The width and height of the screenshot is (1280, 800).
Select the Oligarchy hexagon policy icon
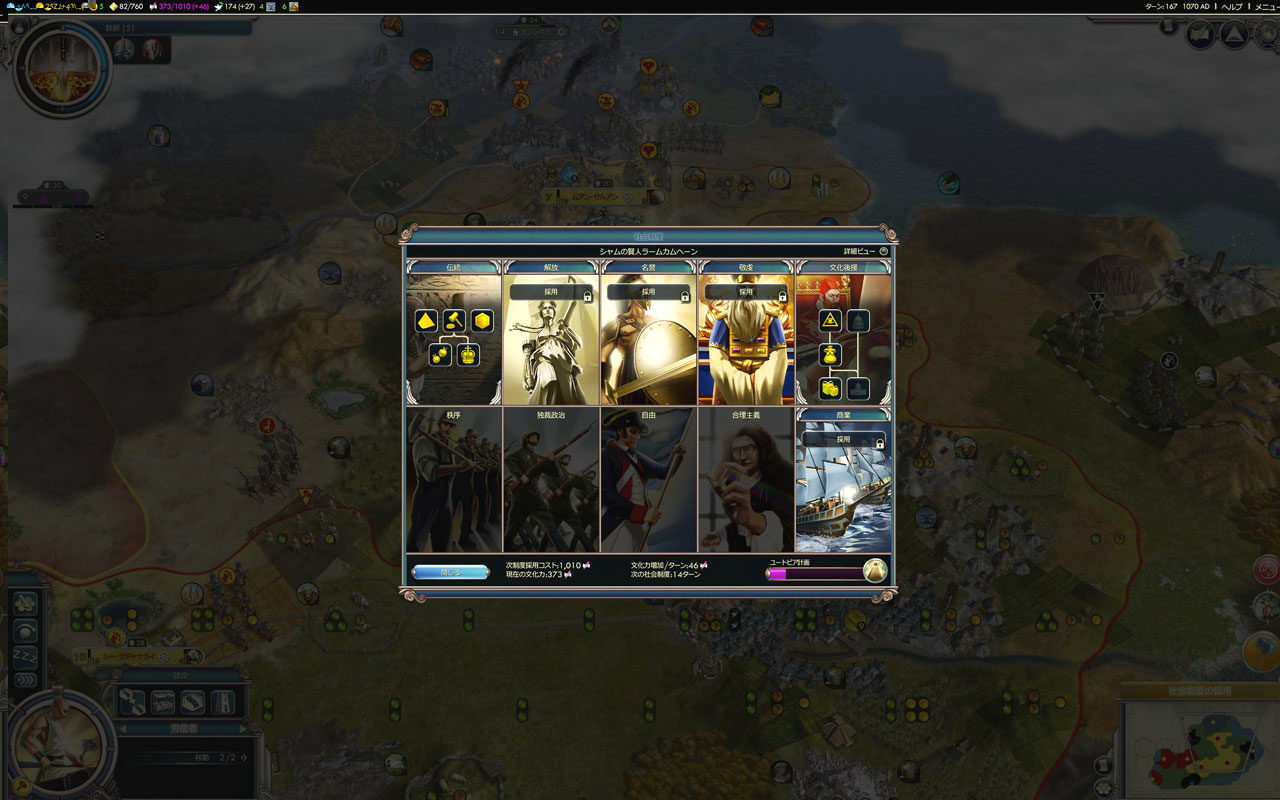coord(484,320)
